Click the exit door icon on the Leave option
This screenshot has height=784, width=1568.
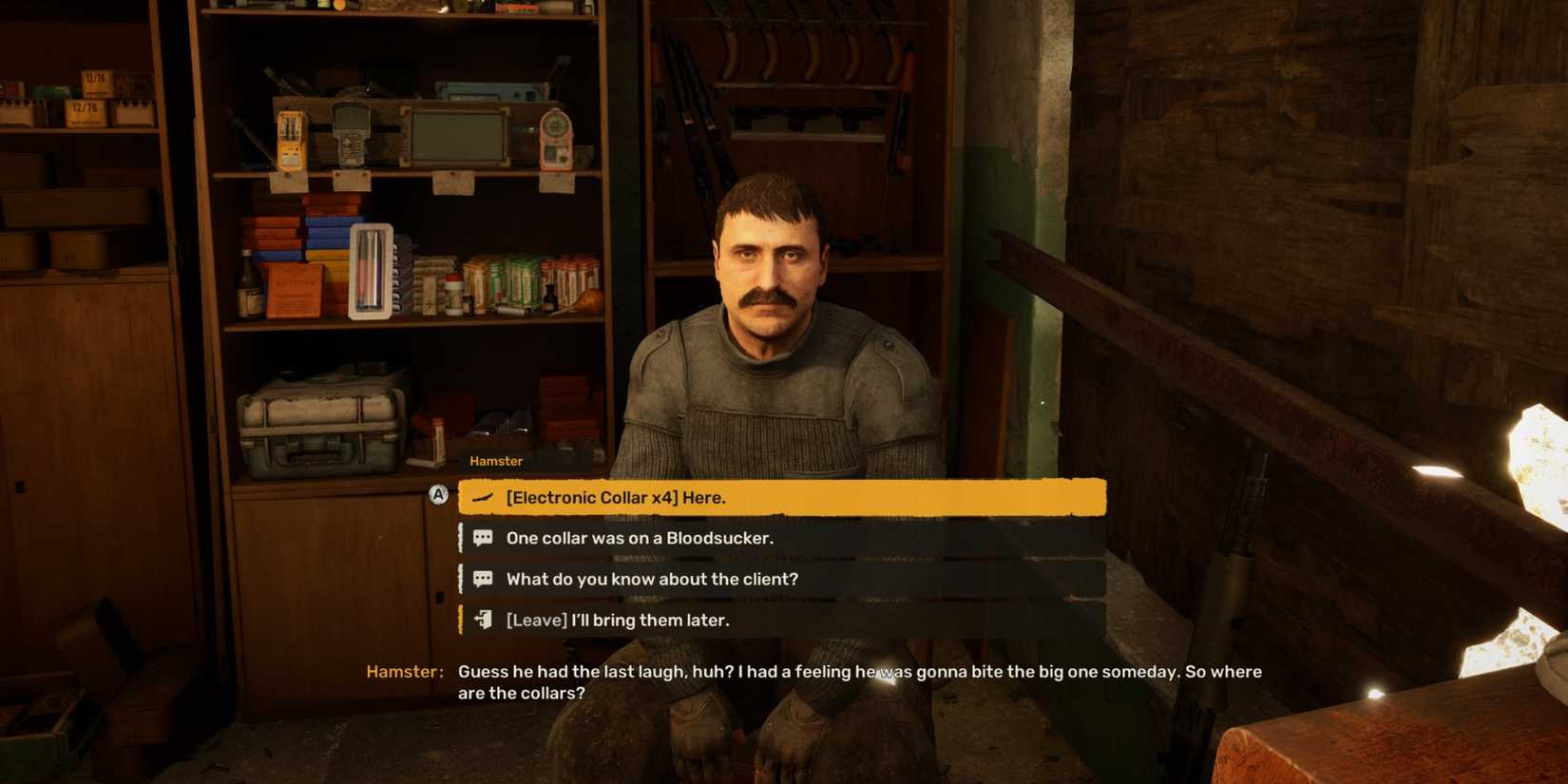coord(482,620)
